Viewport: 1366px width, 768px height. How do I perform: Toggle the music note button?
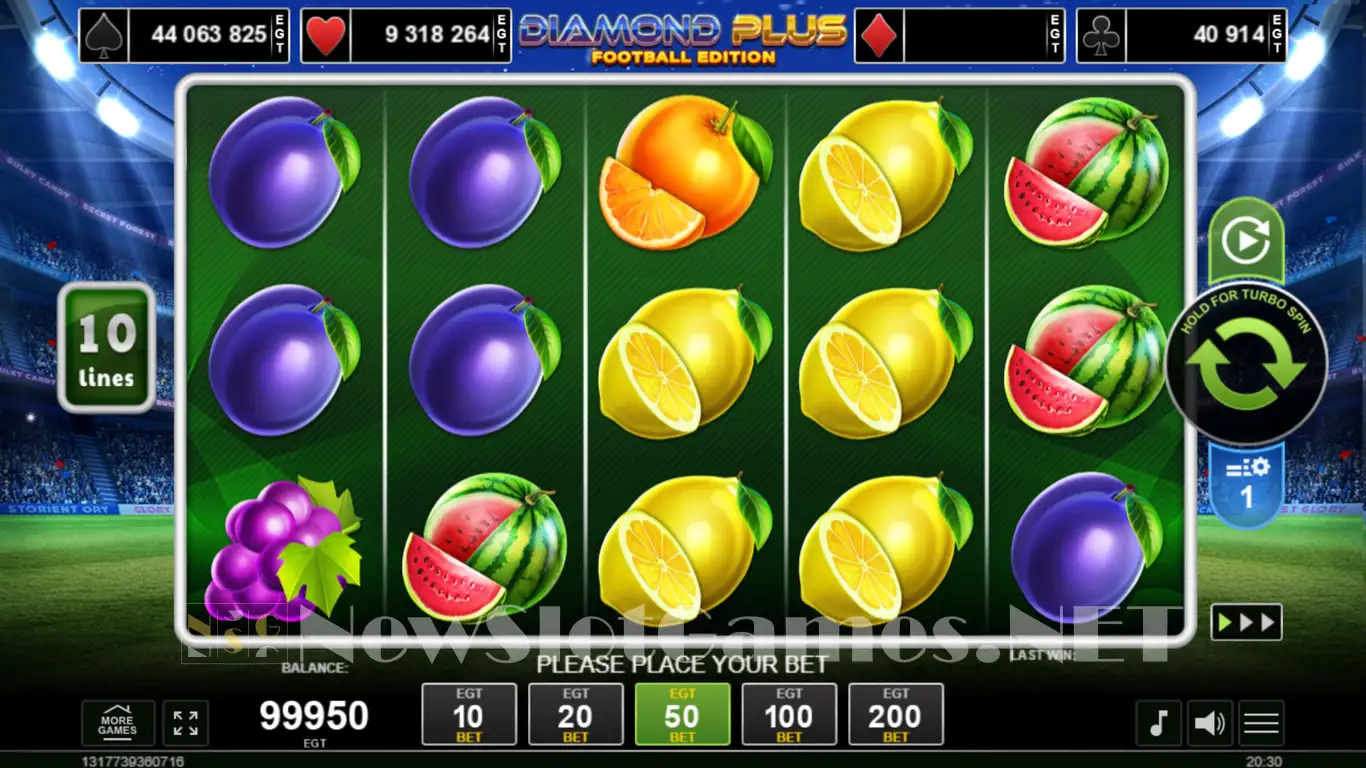pos(1158,723)
